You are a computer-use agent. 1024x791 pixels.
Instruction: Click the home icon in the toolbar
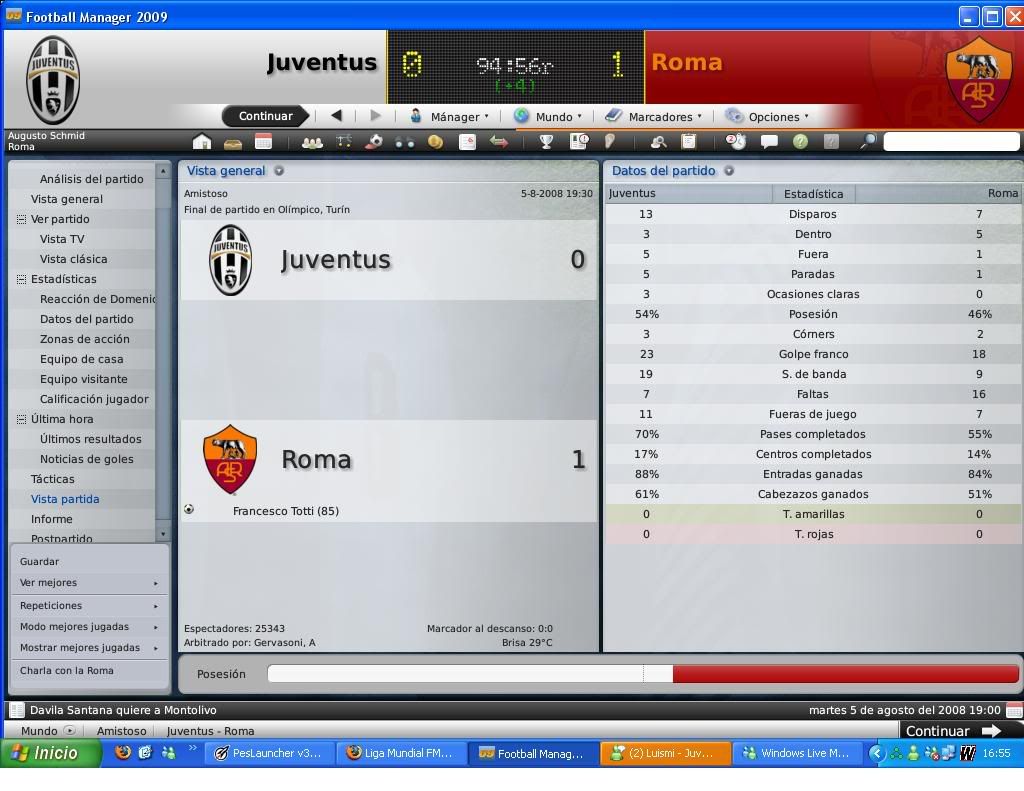click(202, 142)
